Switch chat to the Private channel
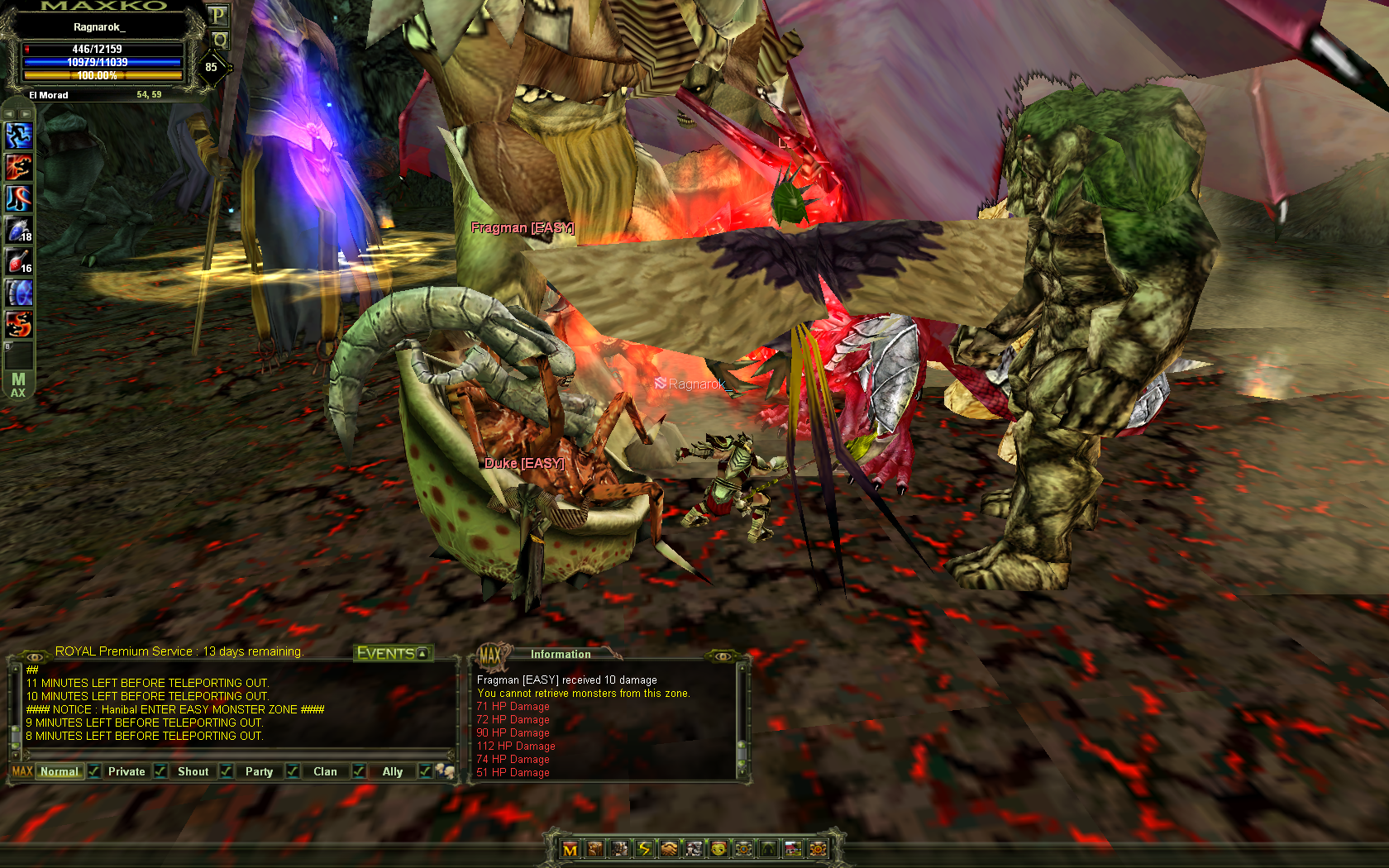This screenshot has width=1389, height=868. (x=126, y=771)
